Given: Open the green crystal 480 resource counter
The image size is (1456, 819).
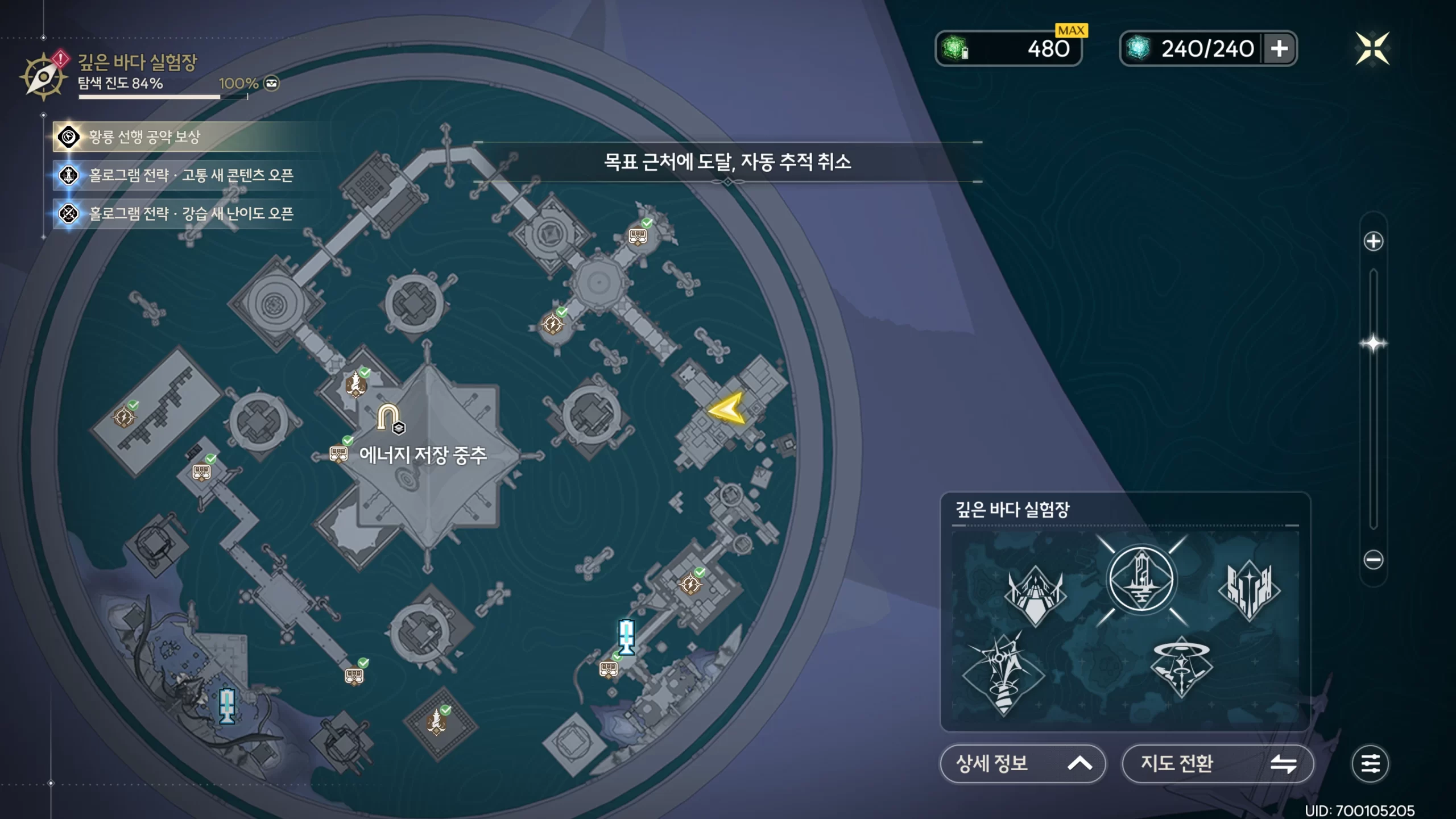Looking at the screenshot, I should coord(1008,49).
